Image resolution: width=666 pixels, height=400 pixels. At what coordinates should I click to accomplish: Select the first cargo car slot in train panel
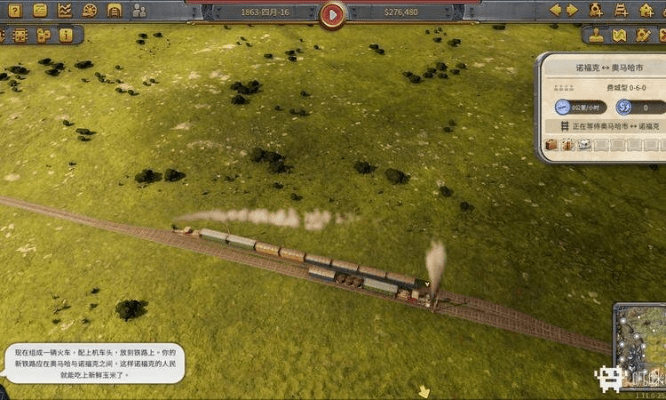point(551,145)
